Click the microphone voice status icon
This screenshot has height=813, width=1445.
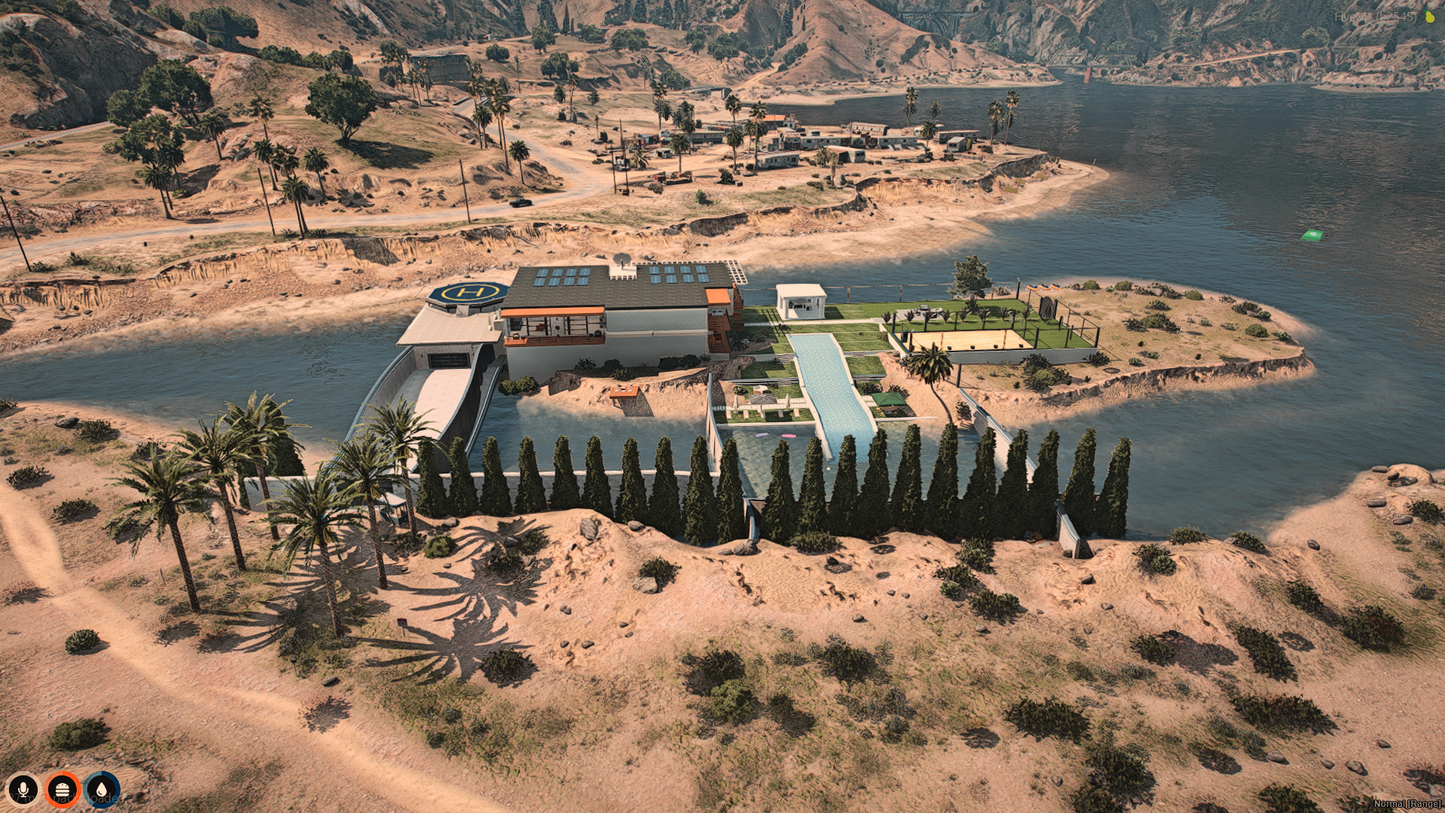pos(22,790)
